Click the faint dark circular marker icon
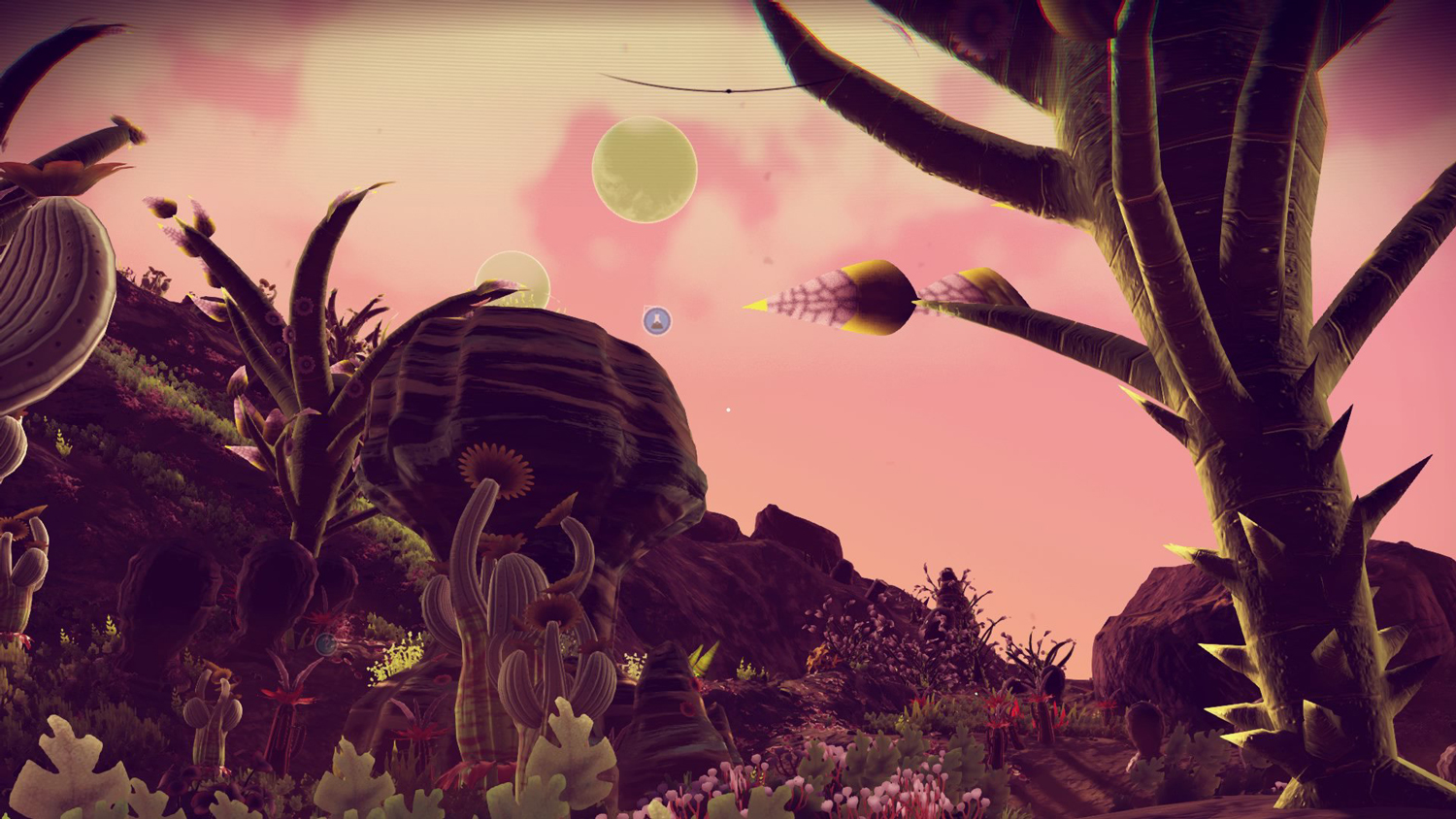The height and width of the screenshot is (819, 1456). [326, 643]
